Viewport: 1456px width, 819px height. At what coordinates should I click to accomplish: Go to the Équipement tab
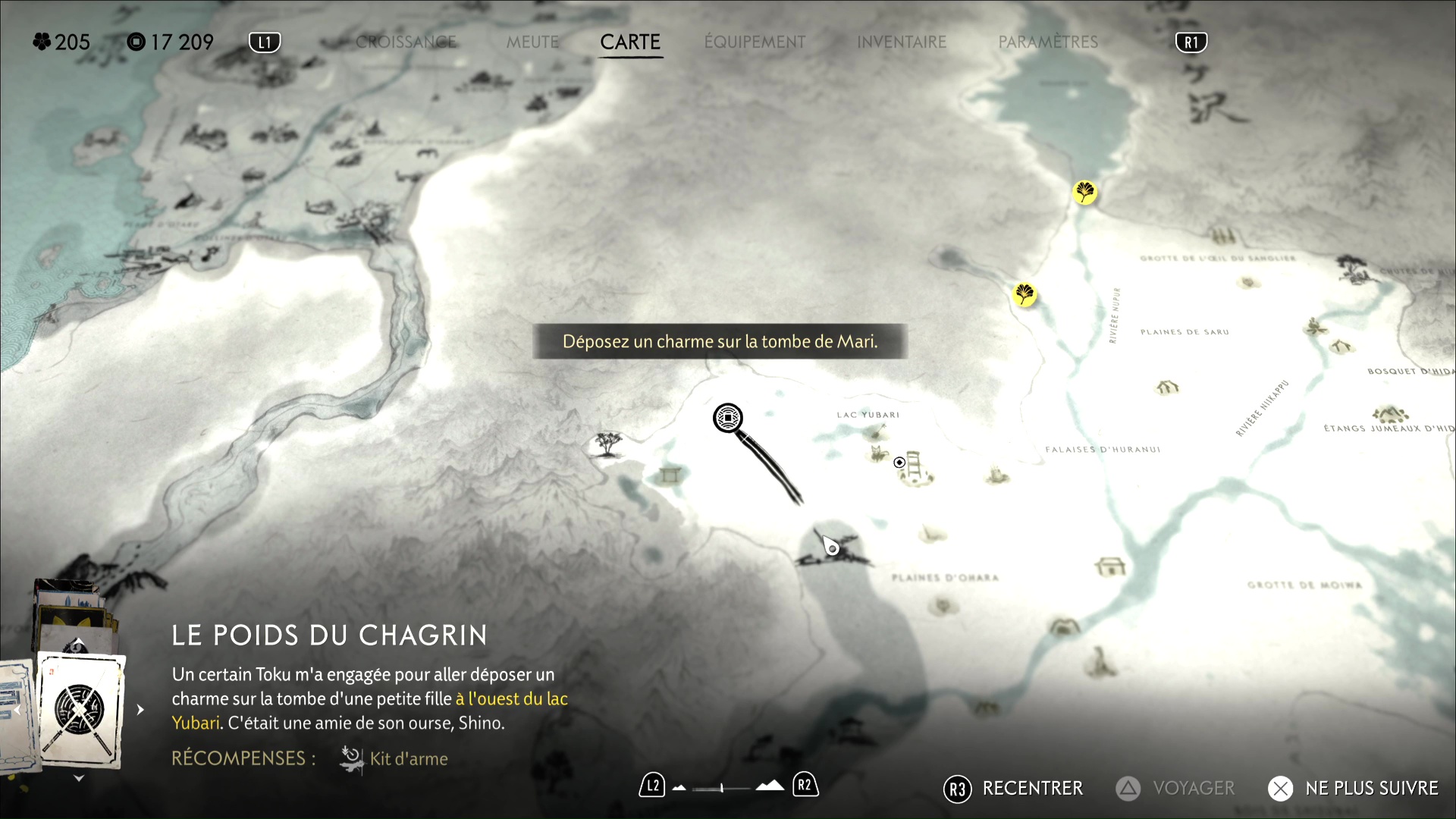click(x=755, y=42)
